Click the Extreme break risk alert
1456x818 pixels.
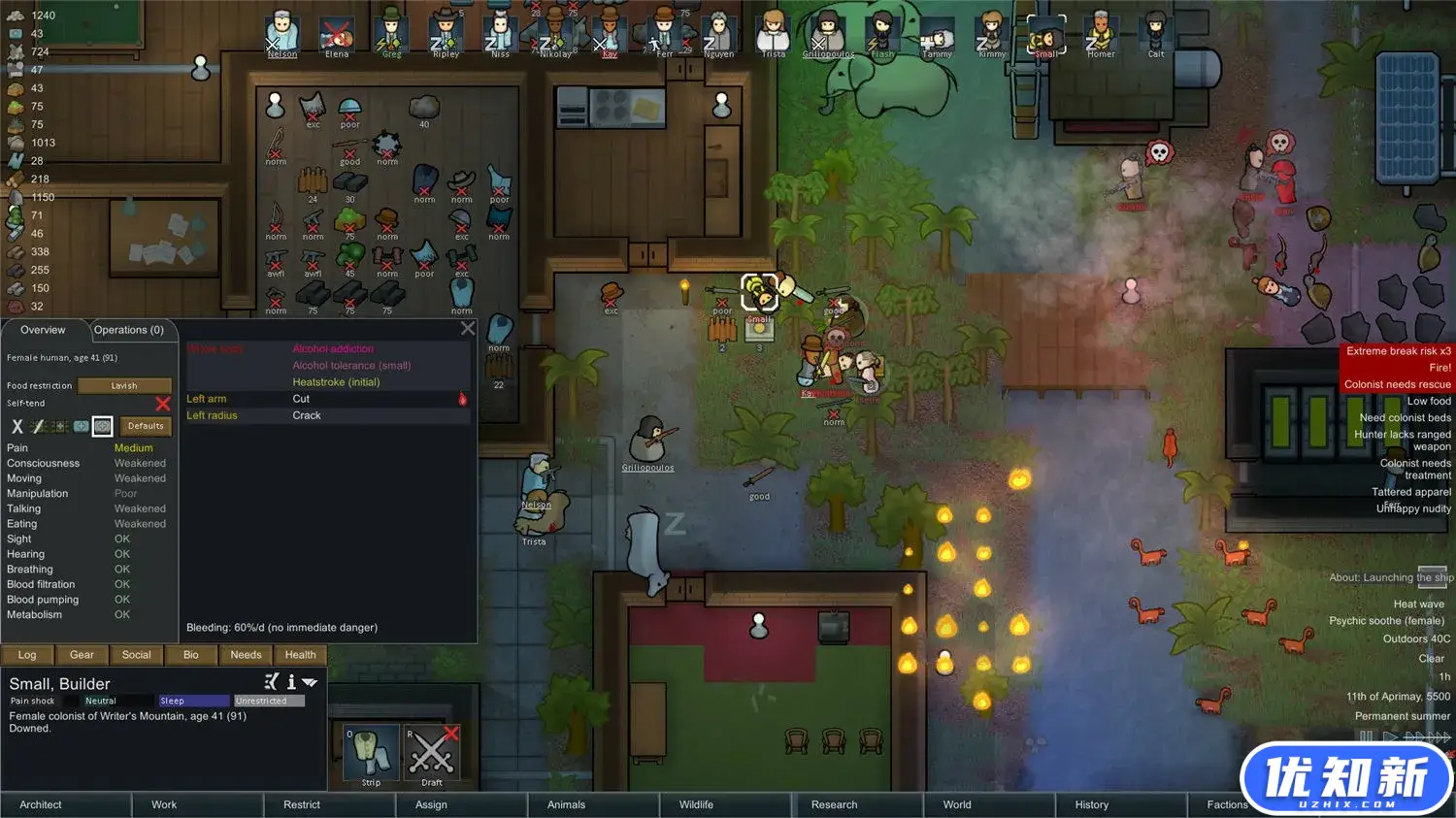pos(1398,351)
